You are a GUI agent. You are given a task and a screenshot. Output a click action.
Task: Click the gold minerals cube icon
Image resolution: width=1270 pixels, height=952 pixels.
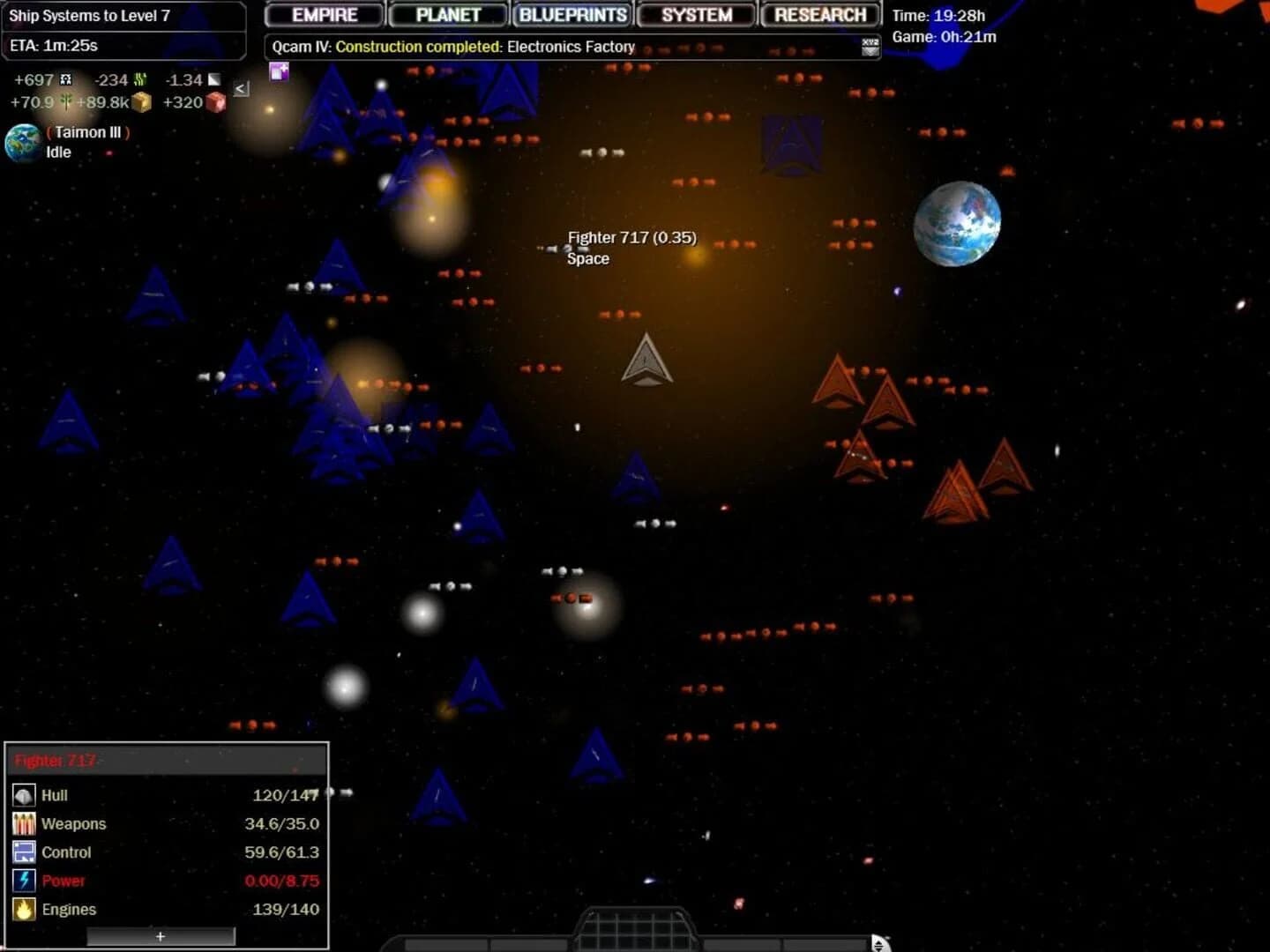click(143, 102)
